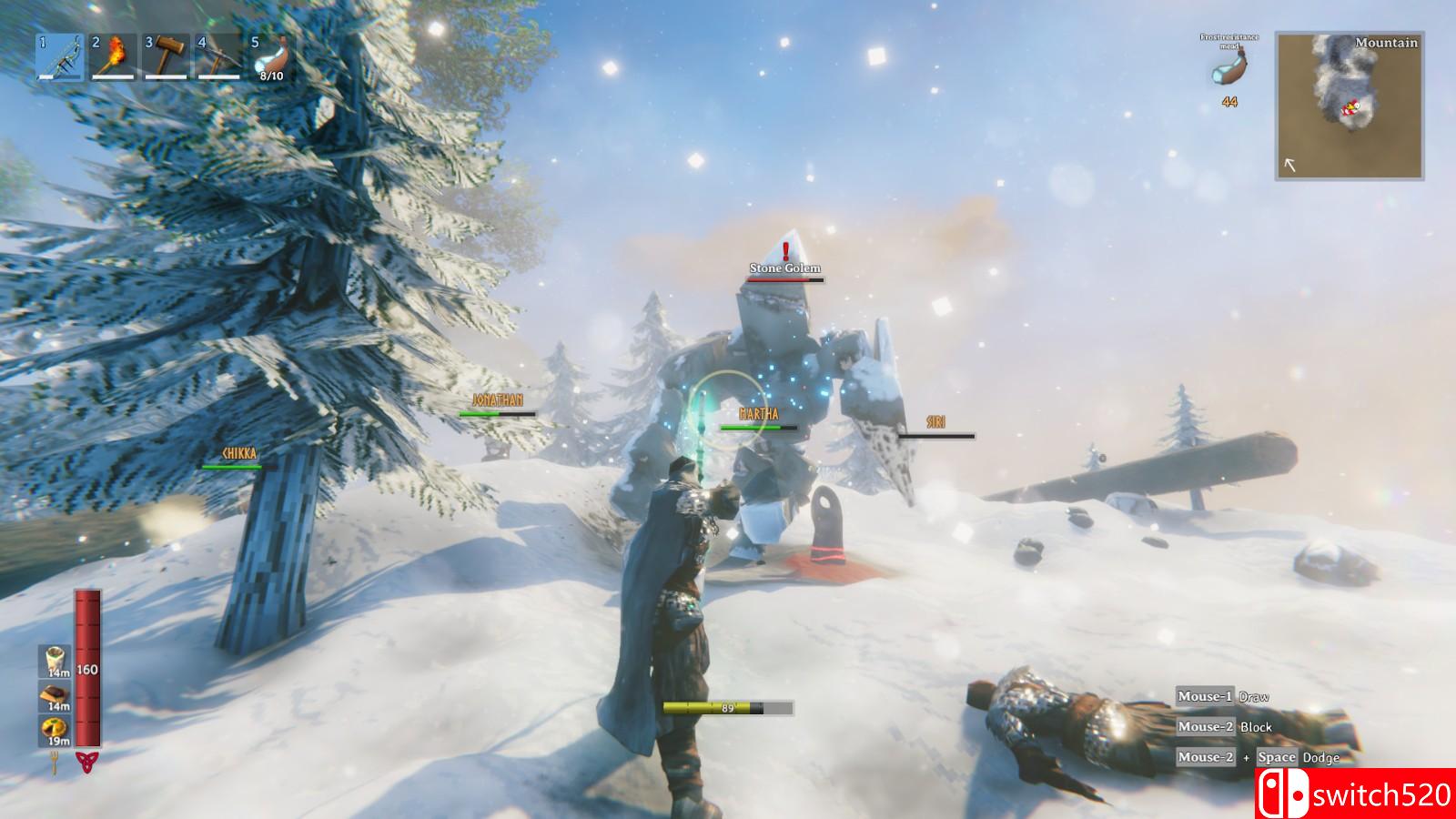Click the 14m mead status effect icon
This screenshot has width=1456, height=819.
pos(53,661)
